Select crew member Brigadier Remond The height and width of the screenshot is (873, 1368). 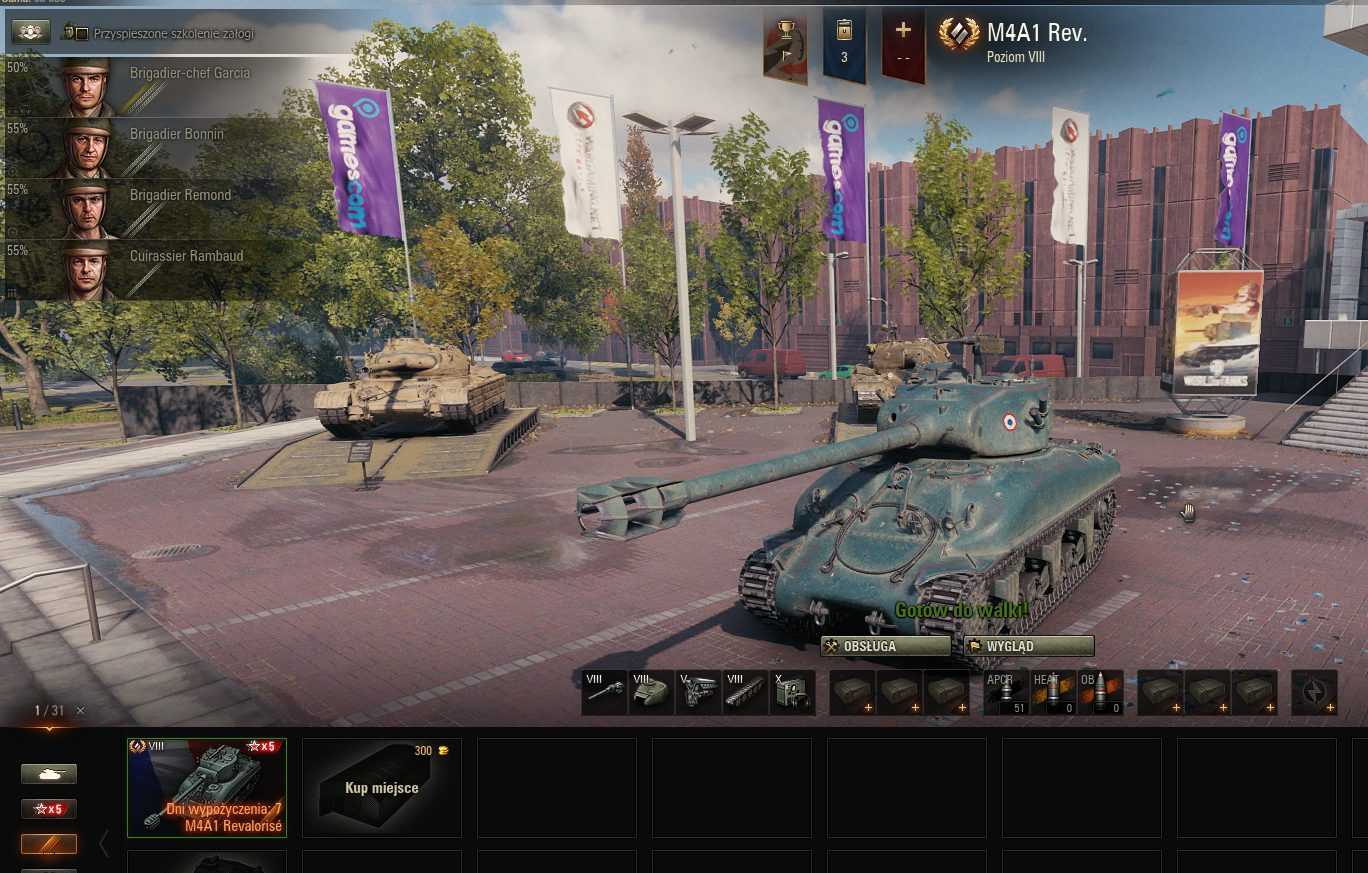(150, 209)
